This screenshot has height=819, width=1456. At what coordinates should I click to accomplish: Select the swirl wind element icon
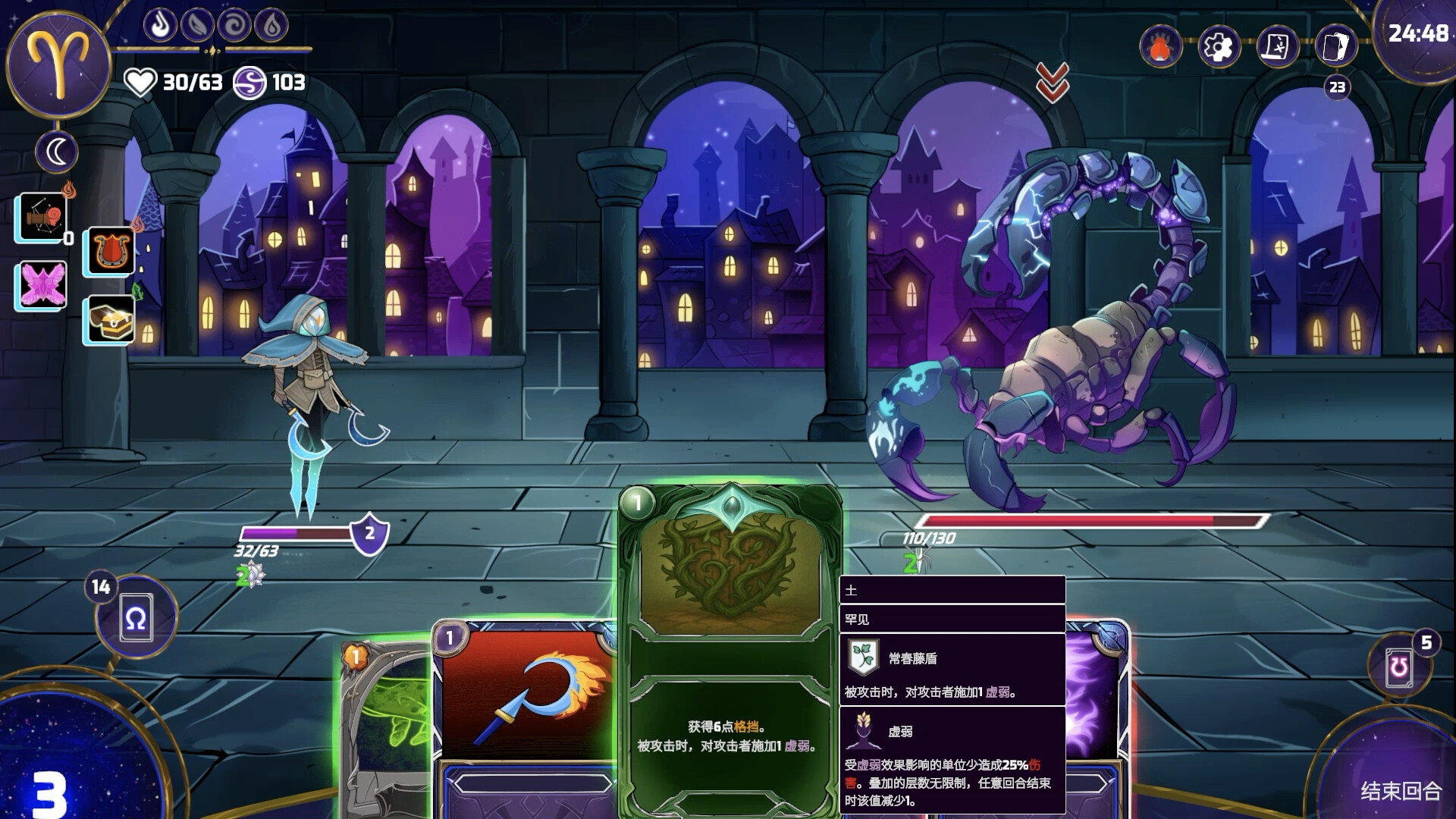coord(234,26)
